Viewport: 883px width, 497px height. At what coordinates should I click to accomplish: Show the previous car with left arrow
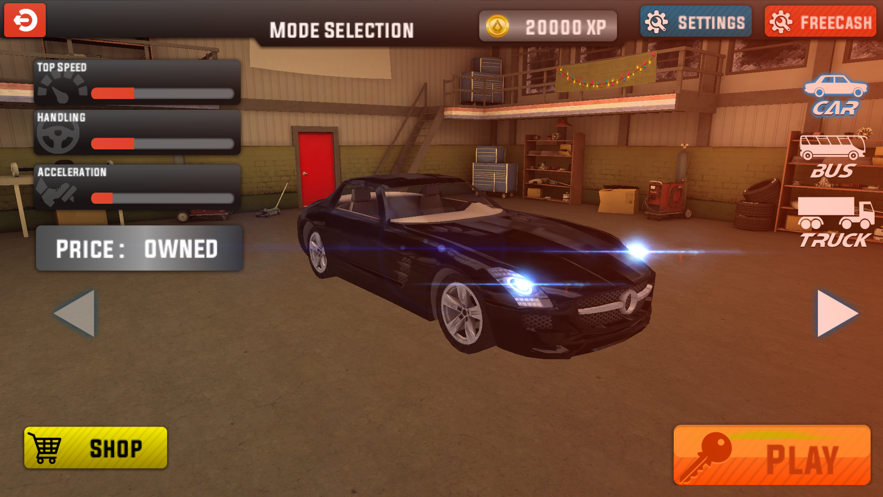pos(75,314)
